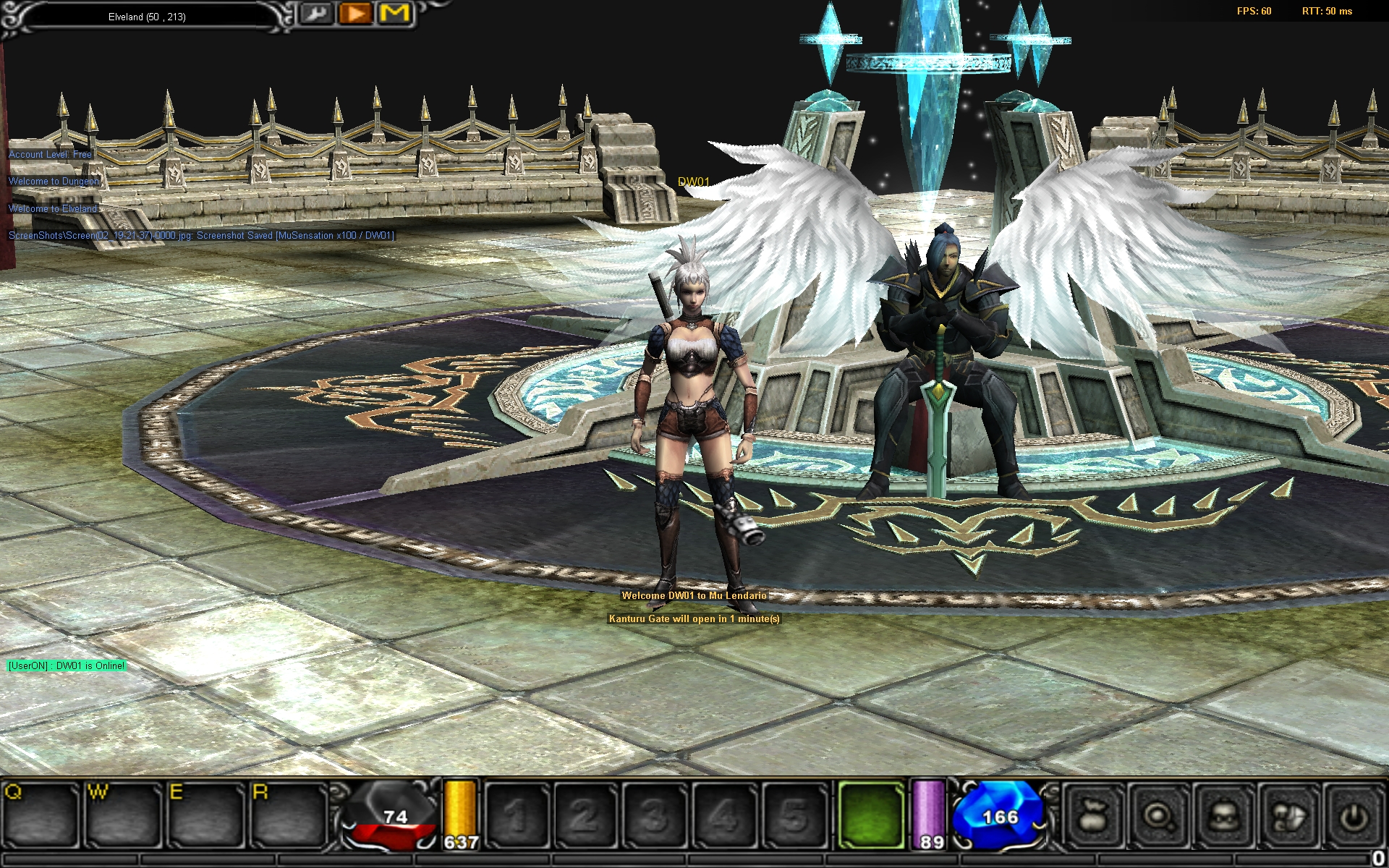Choose skill slot number 2
1389x868 pixels.
point(585,815)
